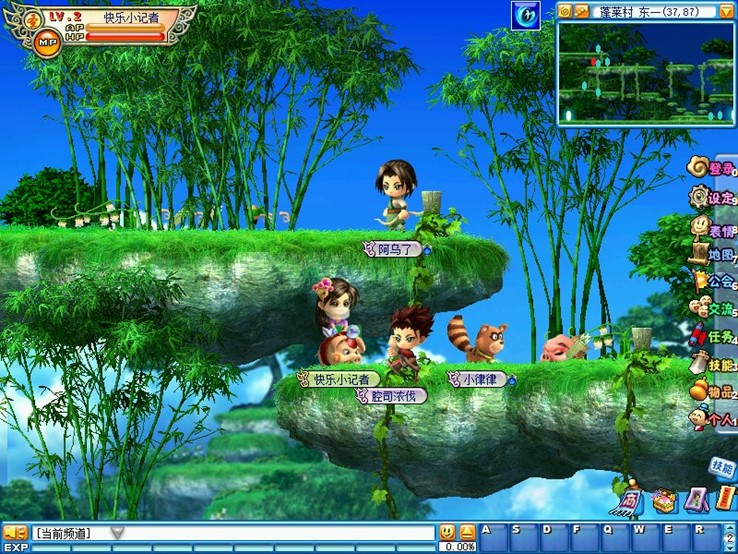Click the blue round icon left of minimap
This screenshot has height=554, width=738.
(x=526, y=15)
